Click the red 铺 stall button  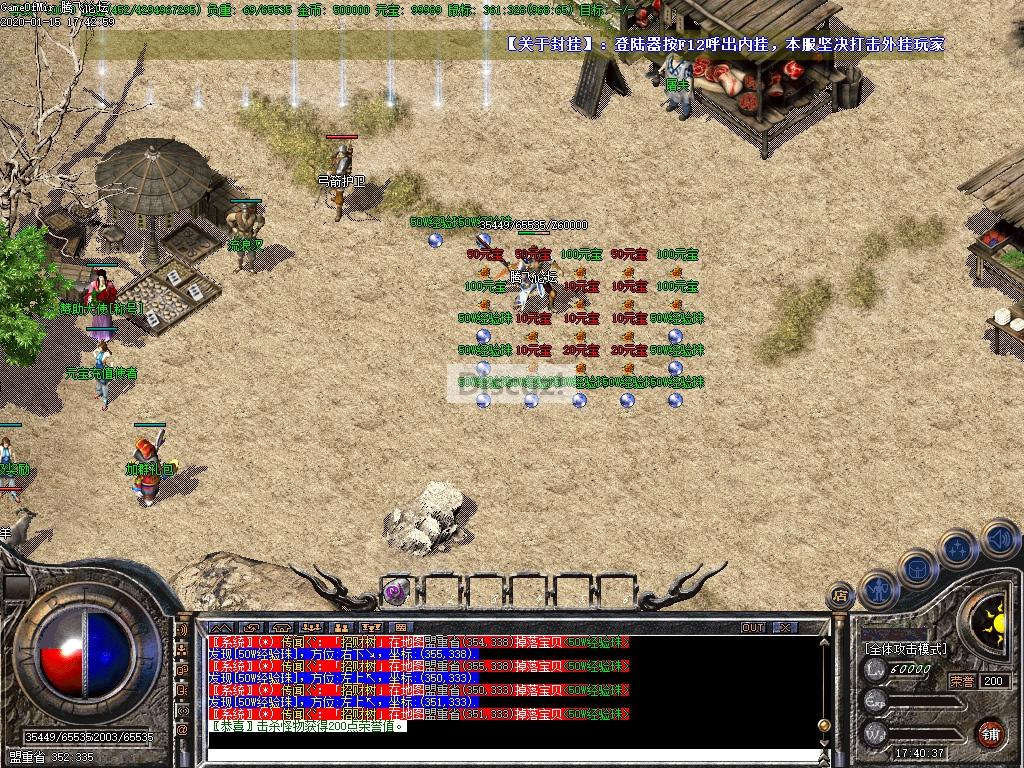click(990, 733)
